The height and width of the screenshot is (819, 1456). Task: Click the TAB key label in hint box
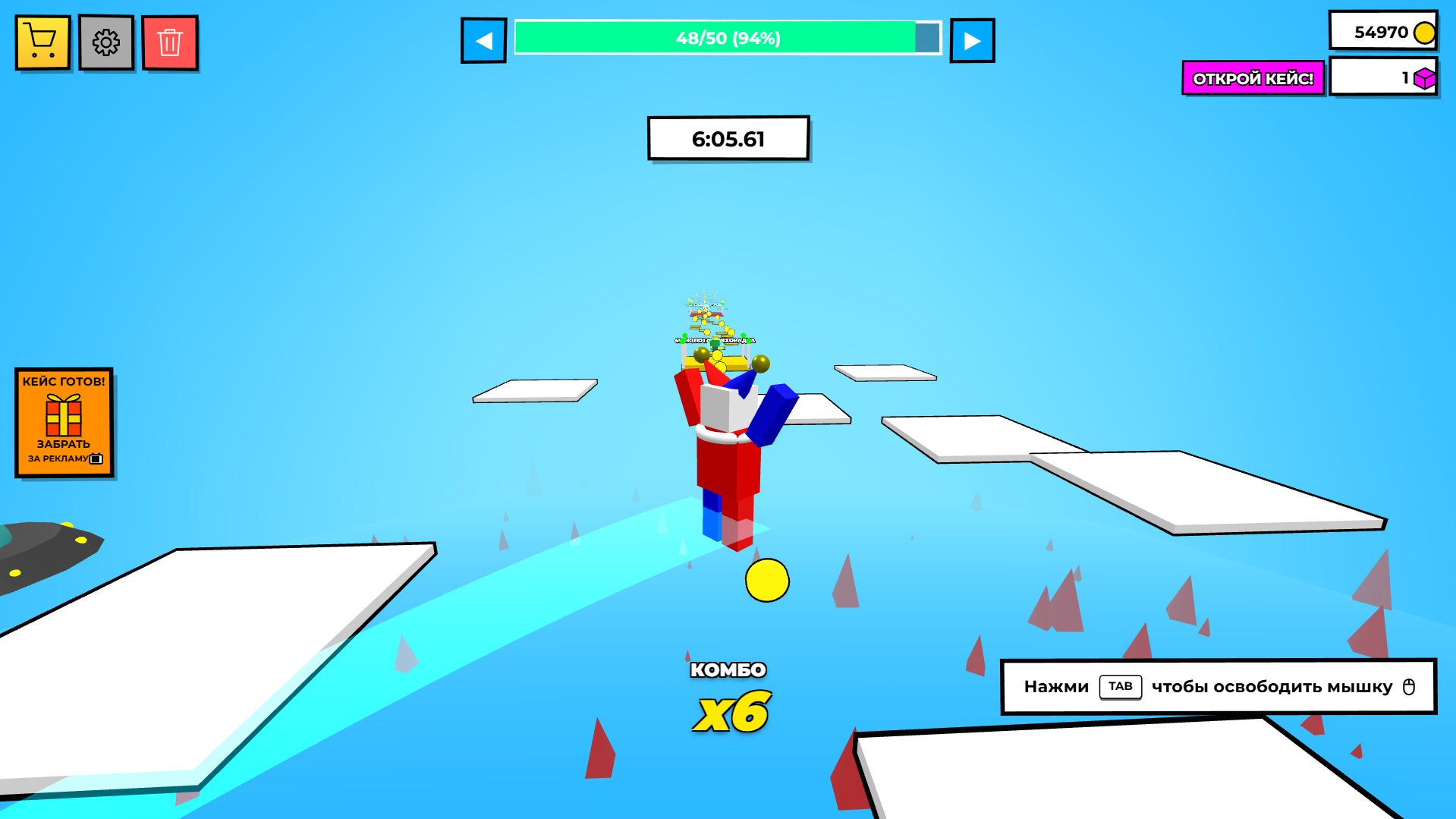(1121, 686)
